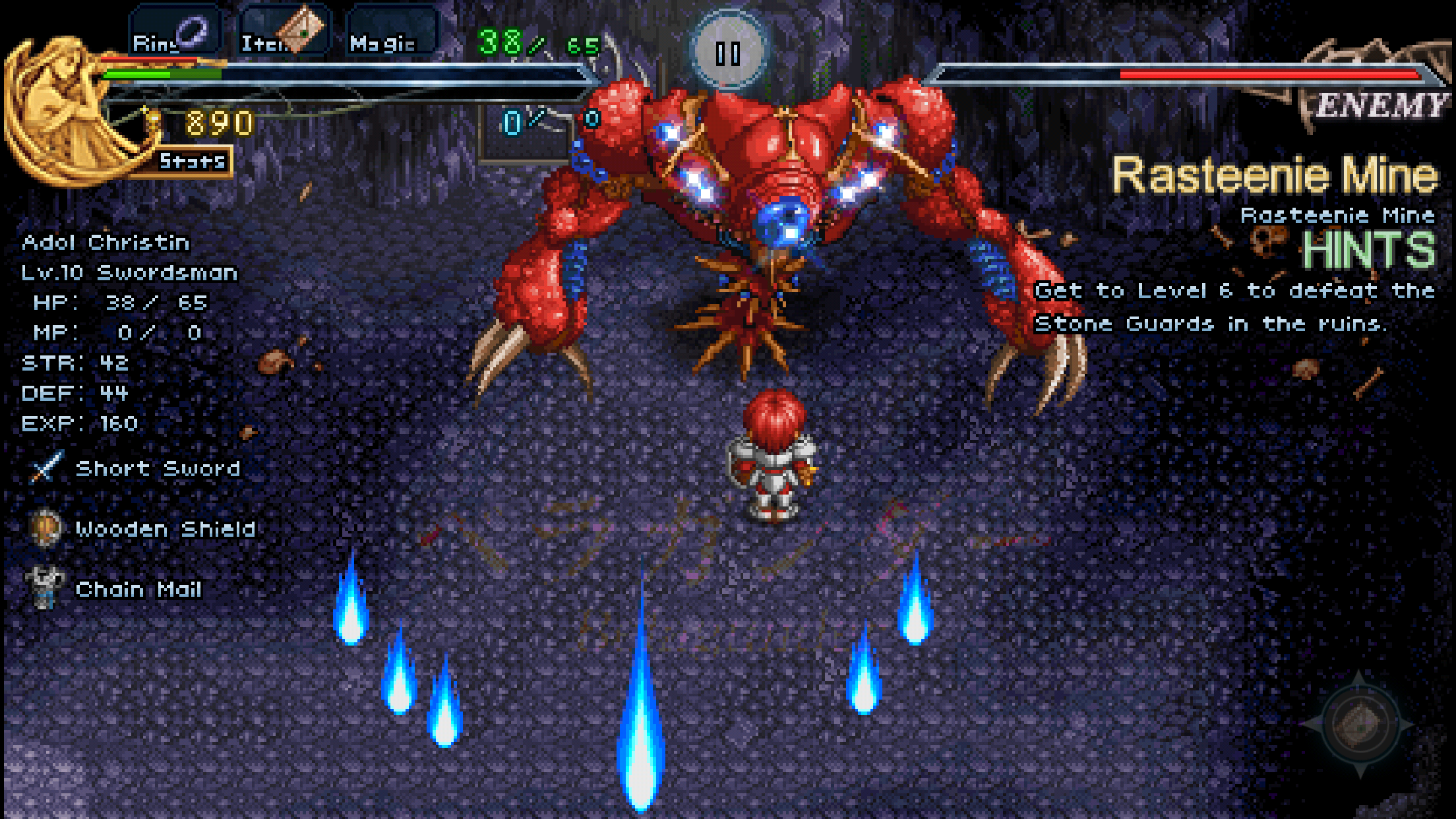Open the Item menu
The width and height of the screenshot is (1456, 819).
tap(284, 33)
